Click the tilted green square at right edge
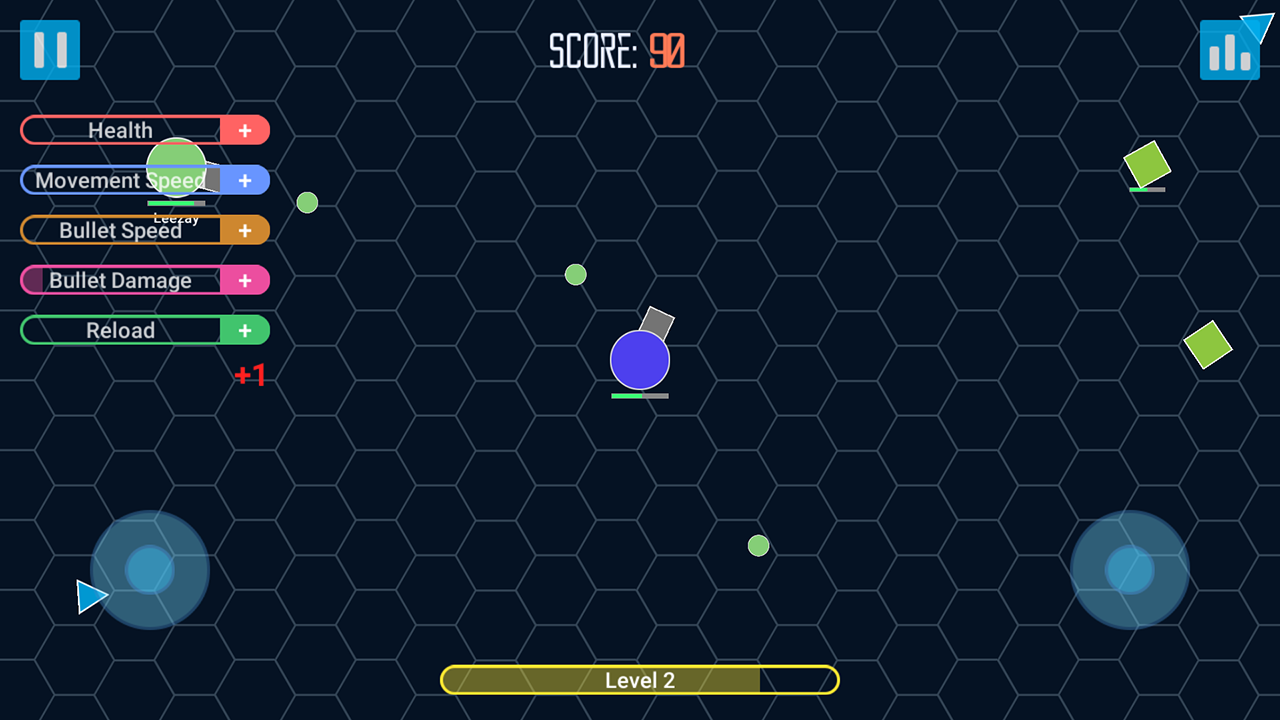1280x720 pixels. click(1207, 346)
